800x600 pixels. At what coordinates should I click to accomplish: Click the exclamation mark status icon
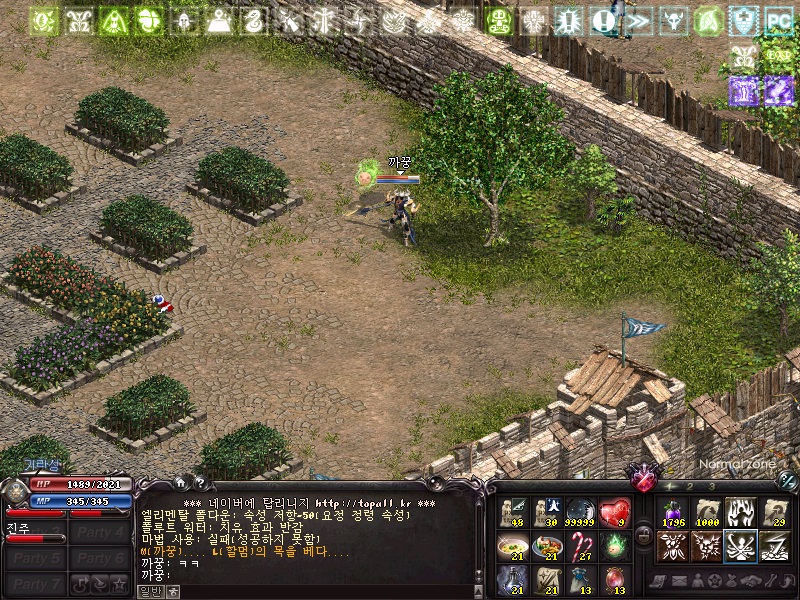coord(602,20)
